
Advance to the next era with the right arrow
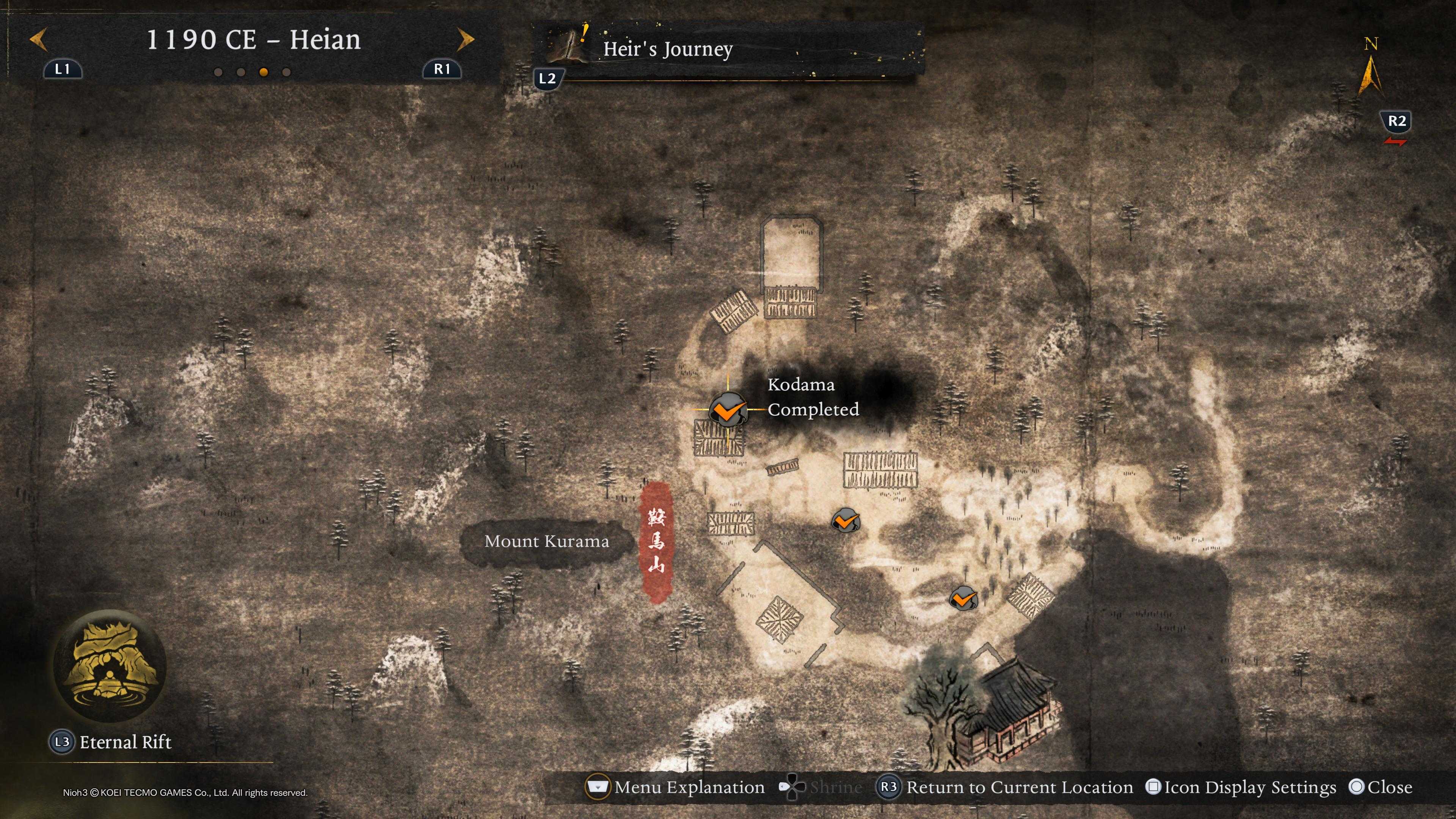coord(465,39)
